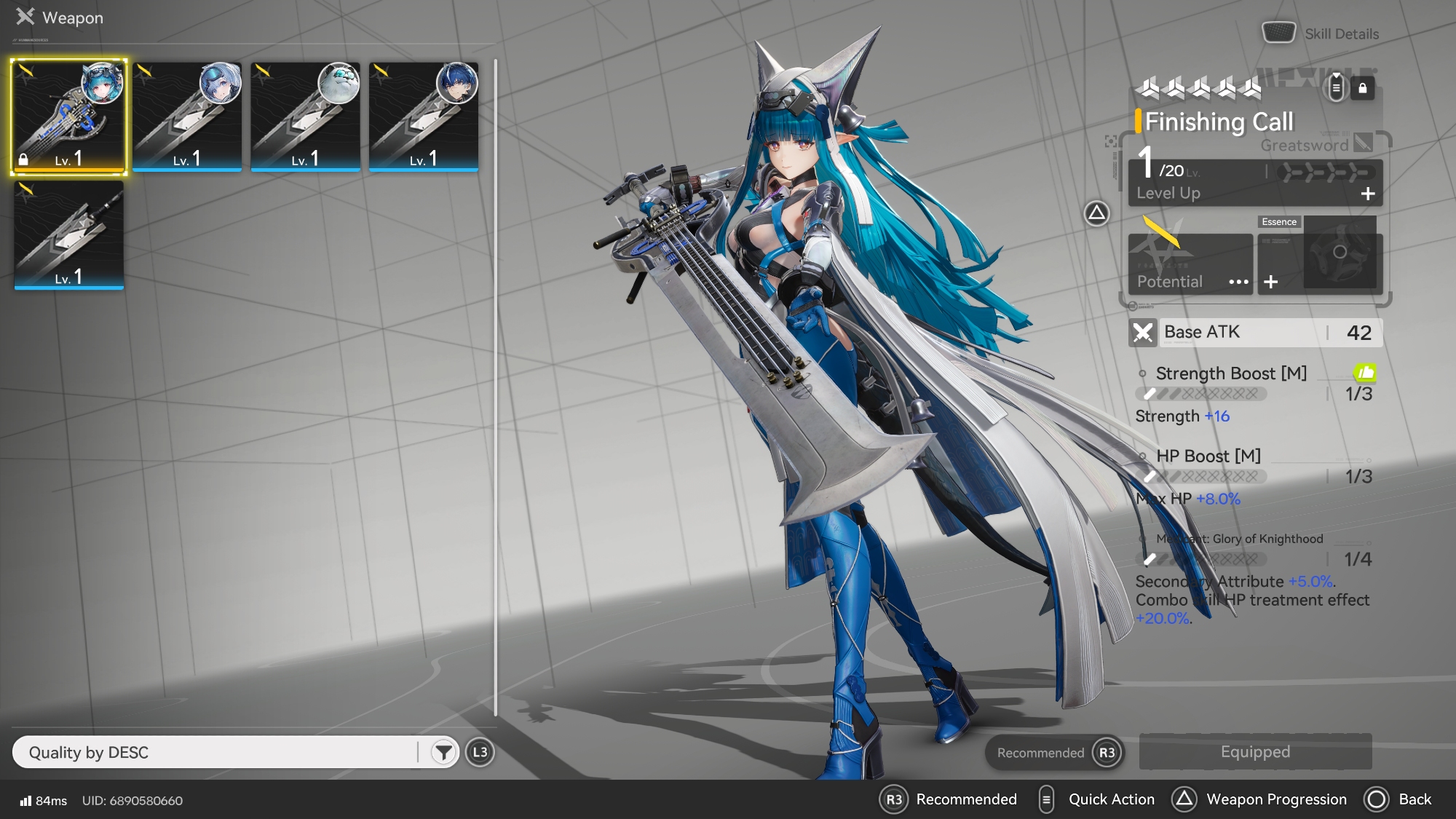Select the weapon held by the white fluffy creature
The height and width of the screenshot is (819, 1456).
[306, 116]
